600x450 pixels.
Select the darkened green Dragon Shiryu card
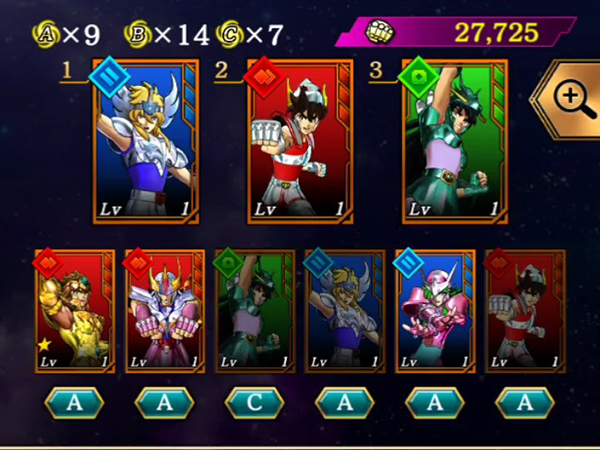(x=255, y=312)
